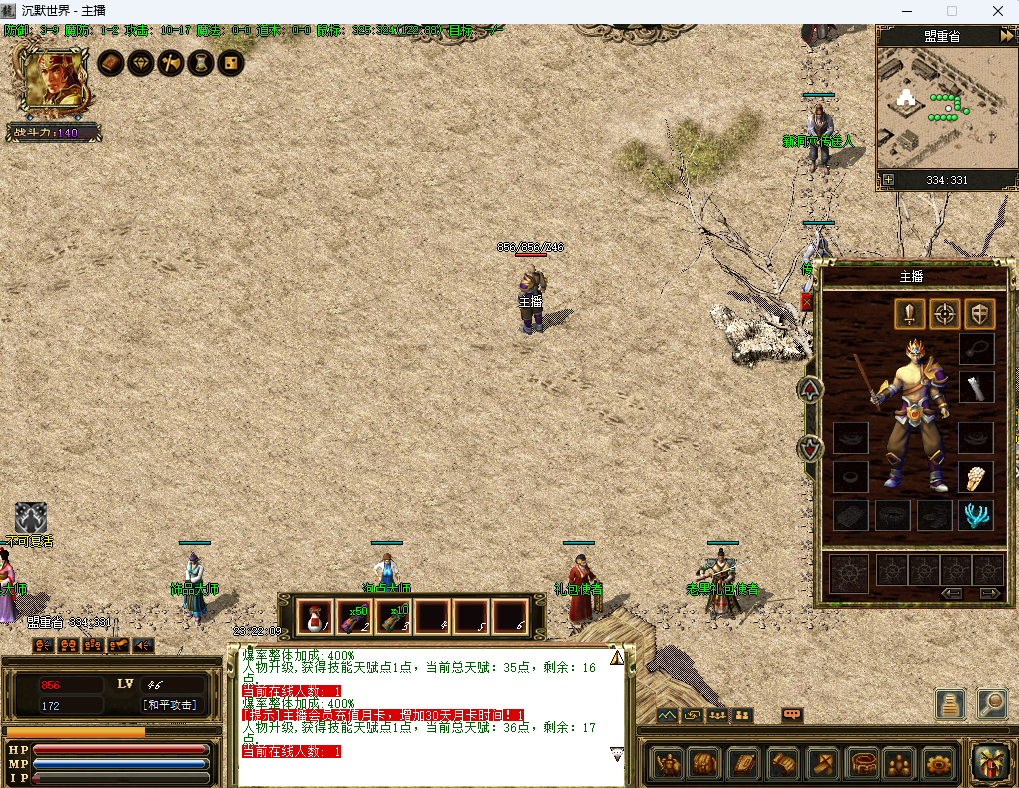Close the character equipment panel
This screenshot has height=788, width=1019.
[806, 302]
